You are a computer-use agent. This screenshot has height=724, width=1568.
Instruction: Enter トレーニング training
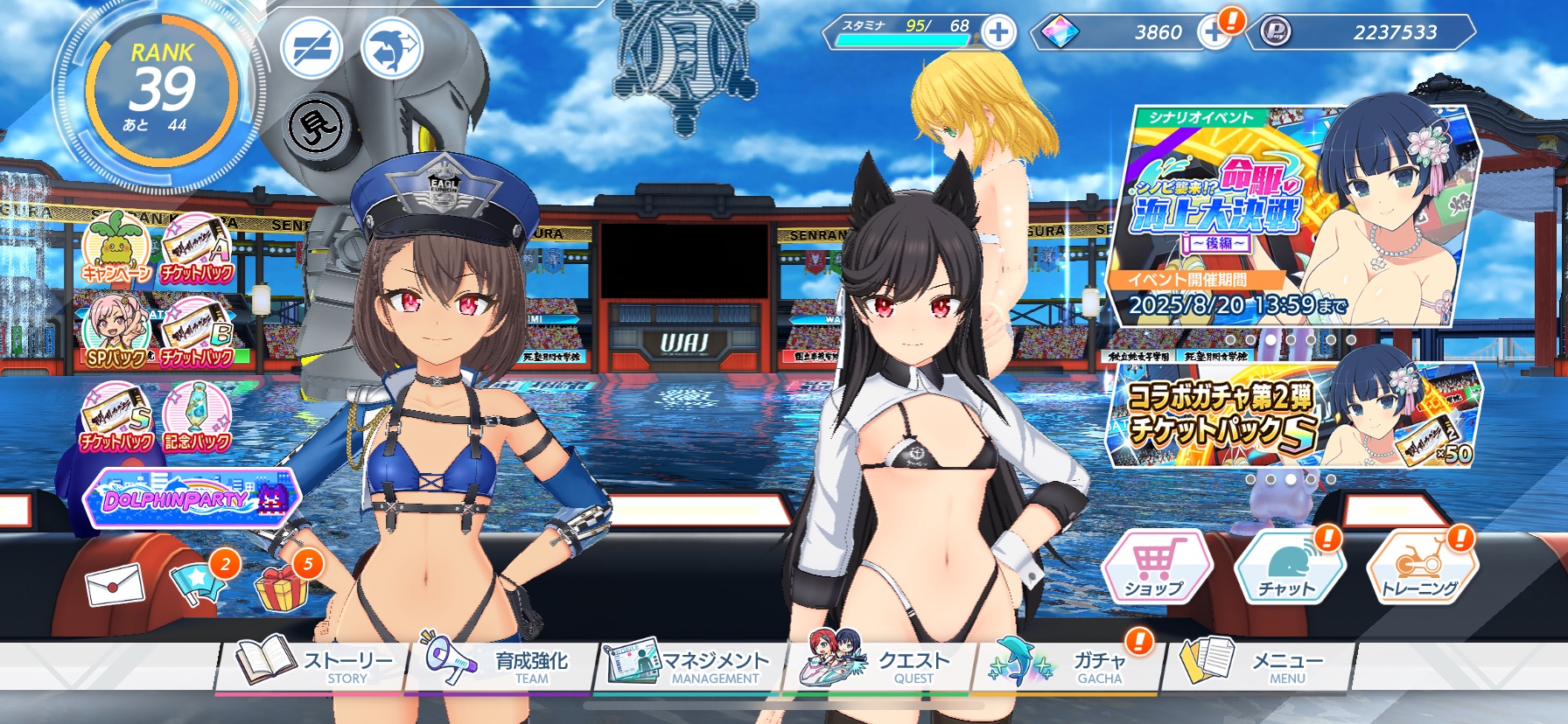click(x=1421, y=567)
